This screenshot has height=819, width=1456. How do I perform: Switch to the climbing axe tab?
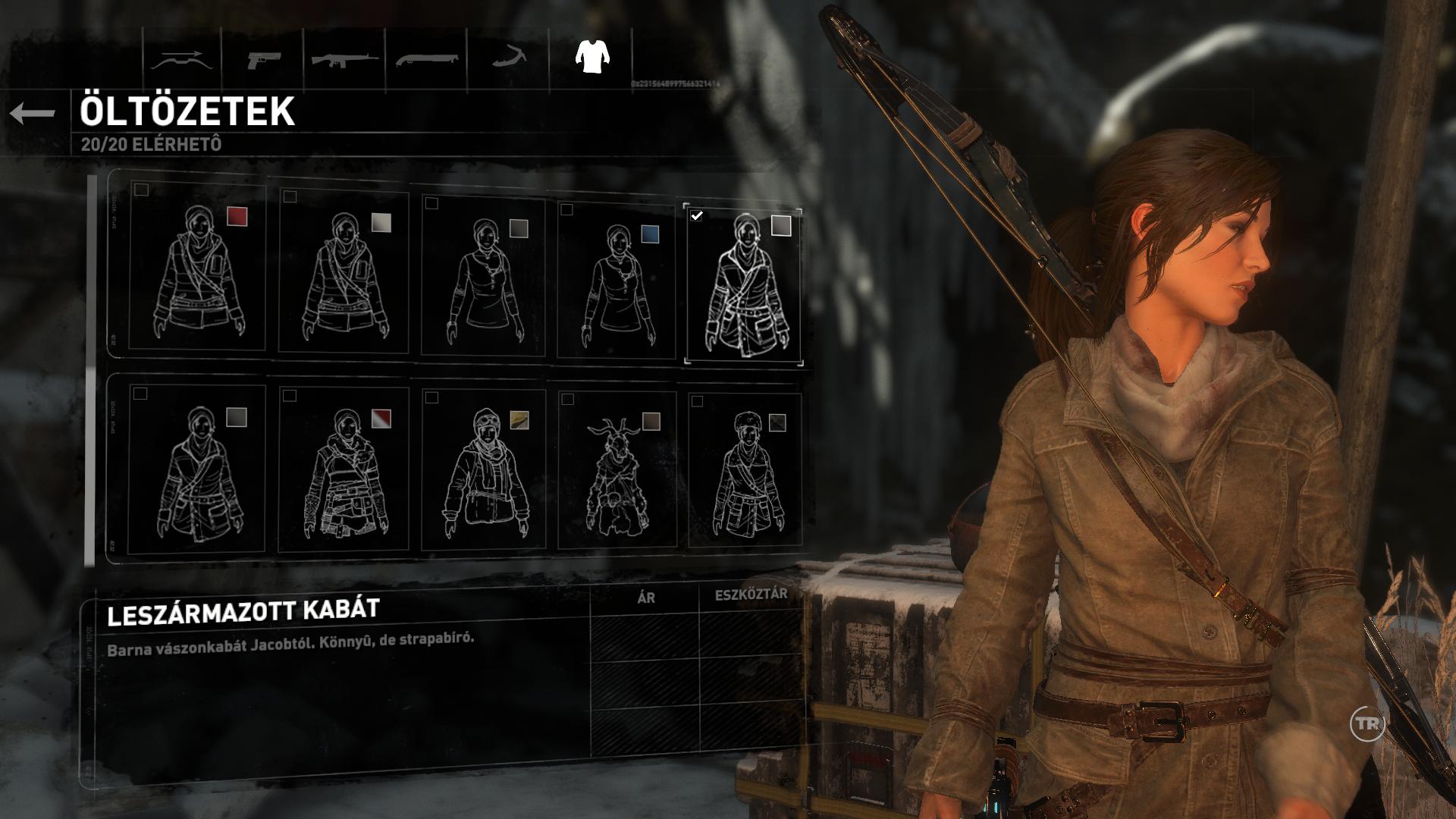coord(508,58)
